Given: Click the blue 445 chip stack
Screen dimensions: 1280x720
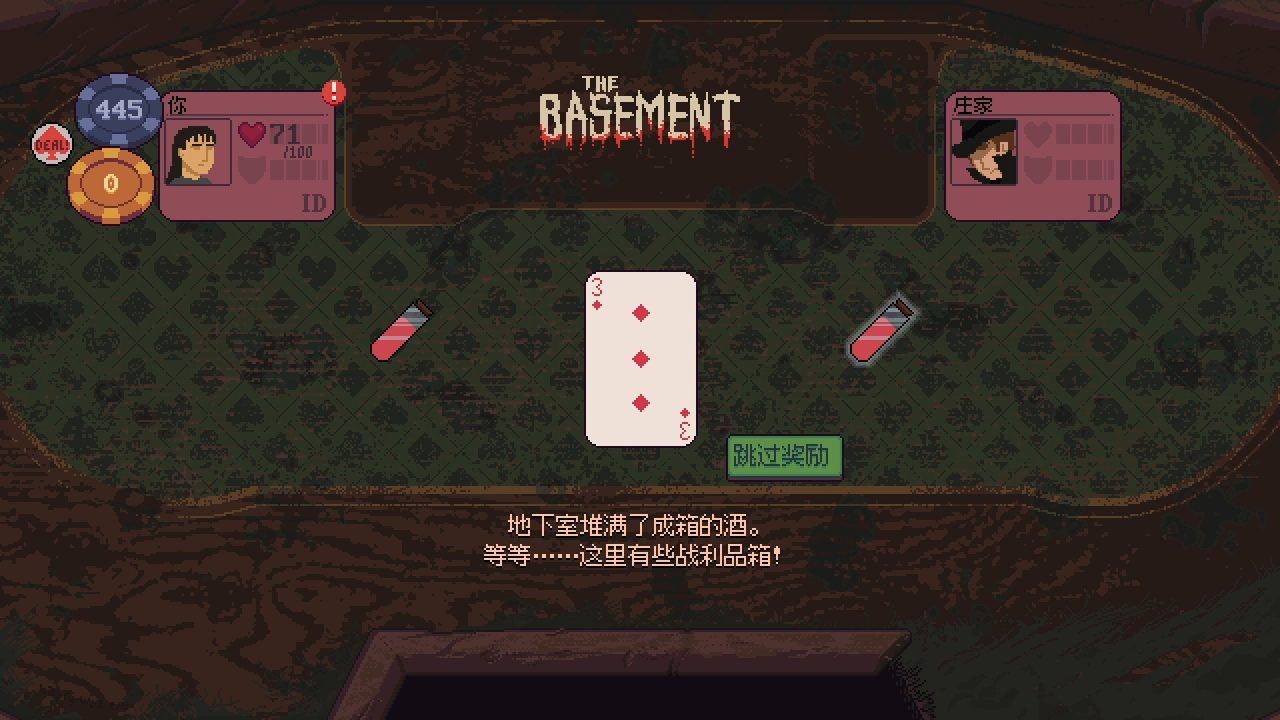Looking at the screenshot, I should click(x=117, y=110).
